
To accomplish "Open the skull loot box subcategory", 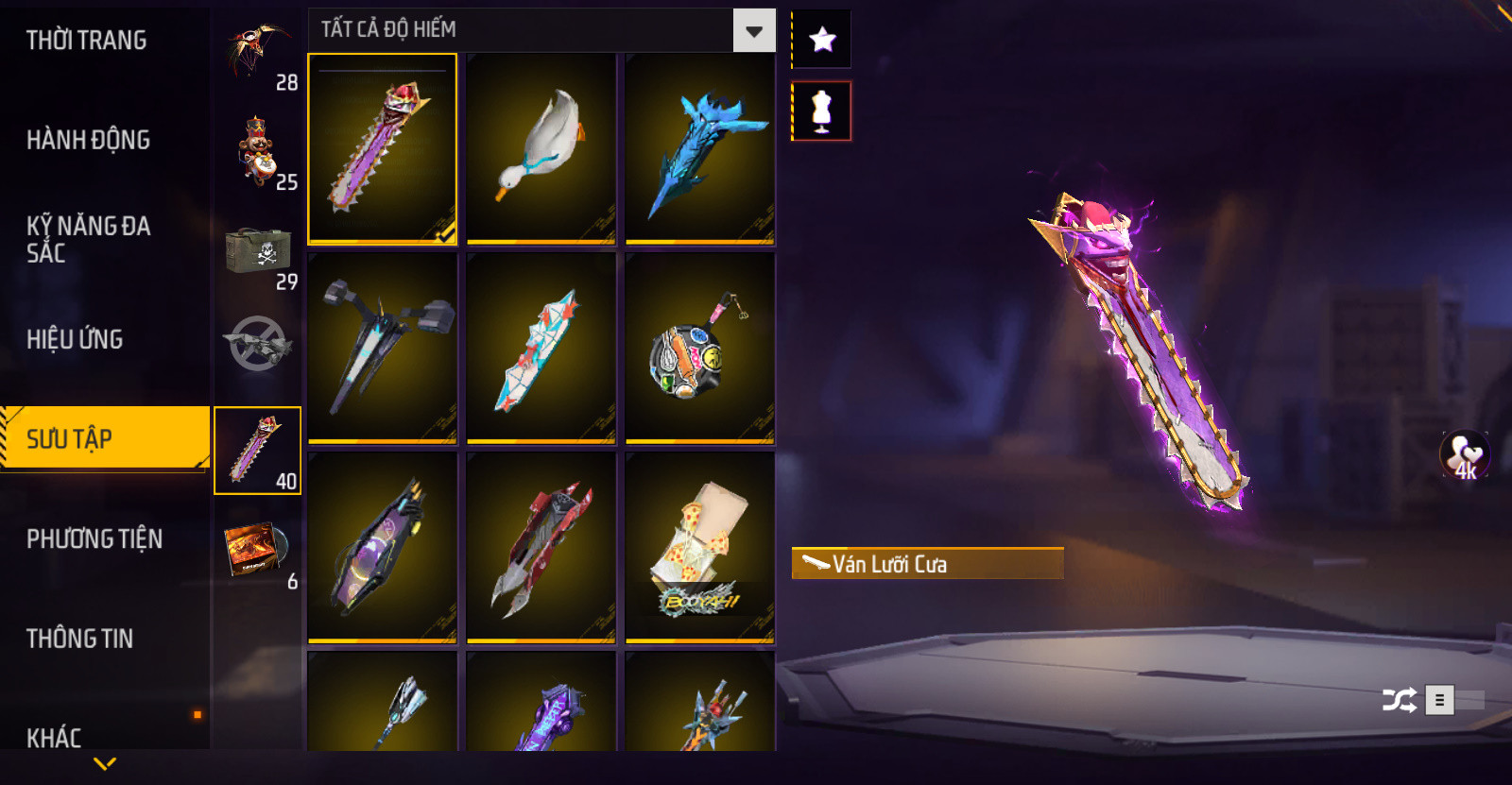I will coord(258,253).
